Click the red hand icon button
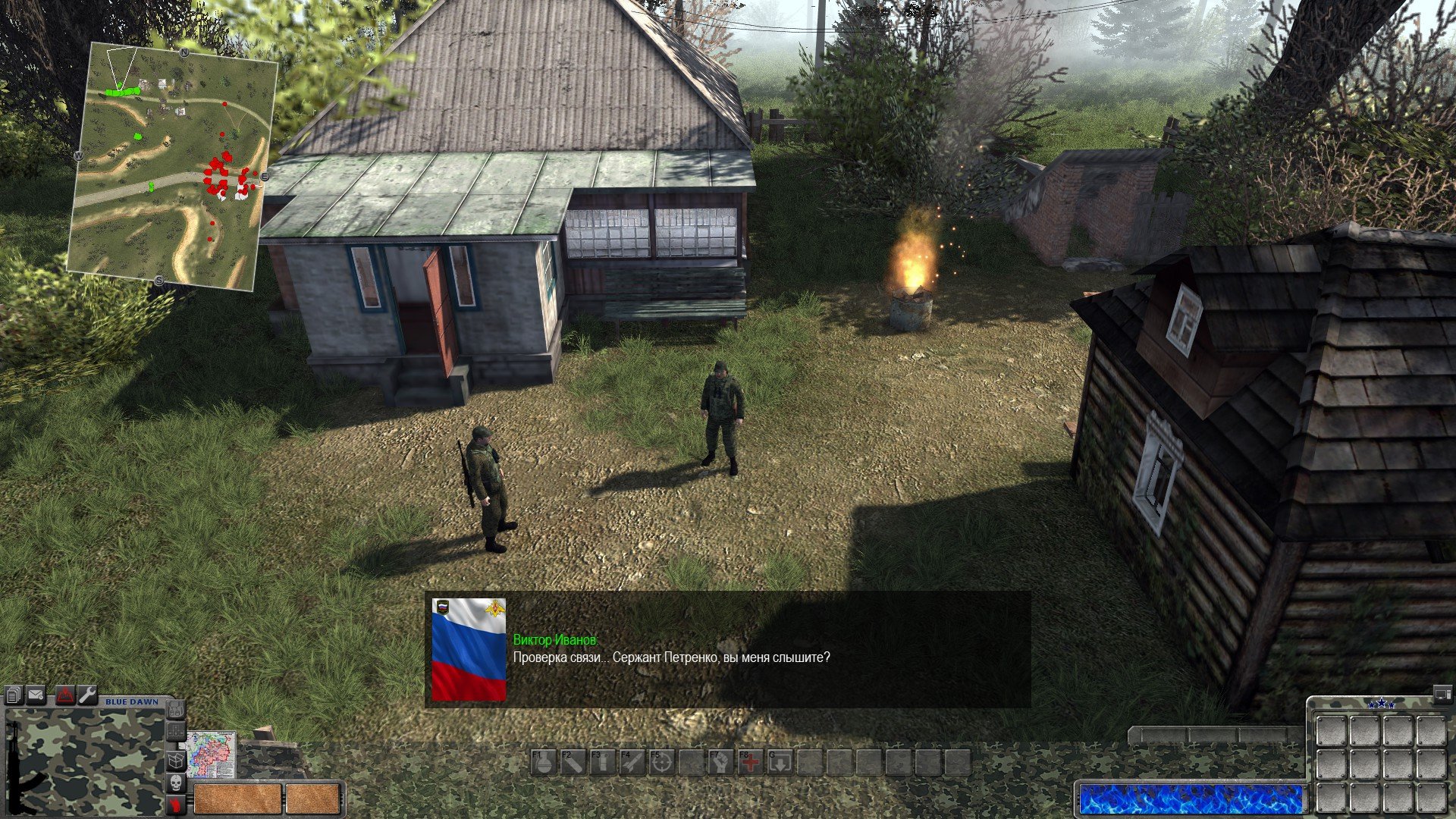 coord(175,804)
